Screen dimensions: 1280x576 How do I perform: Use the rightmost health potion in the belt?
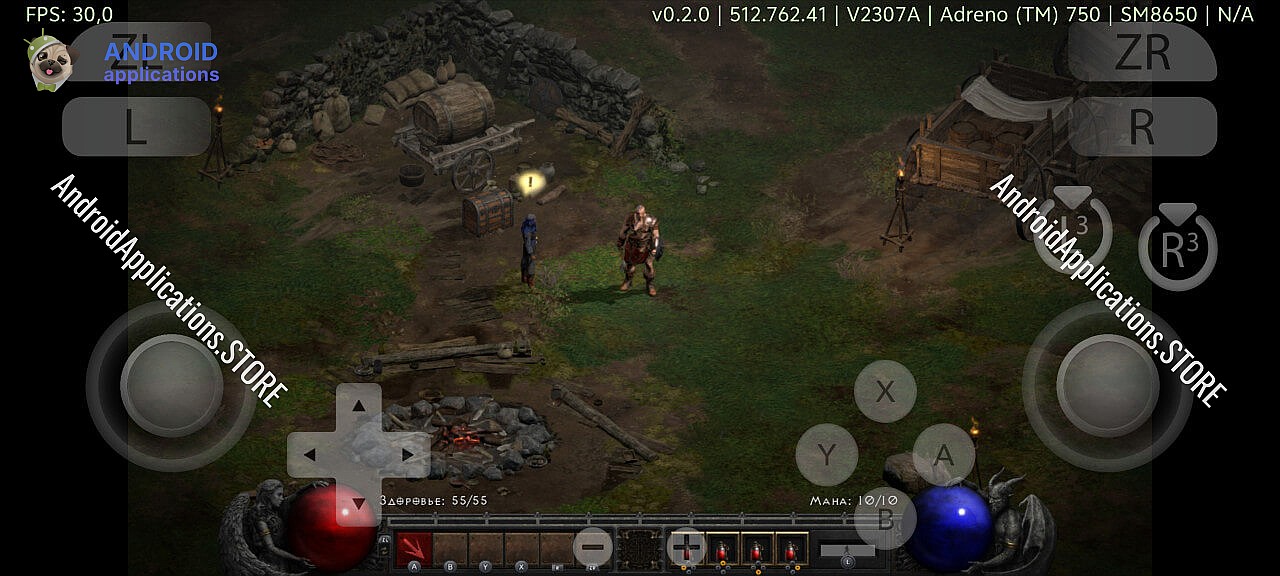click(x=791, y=549)
